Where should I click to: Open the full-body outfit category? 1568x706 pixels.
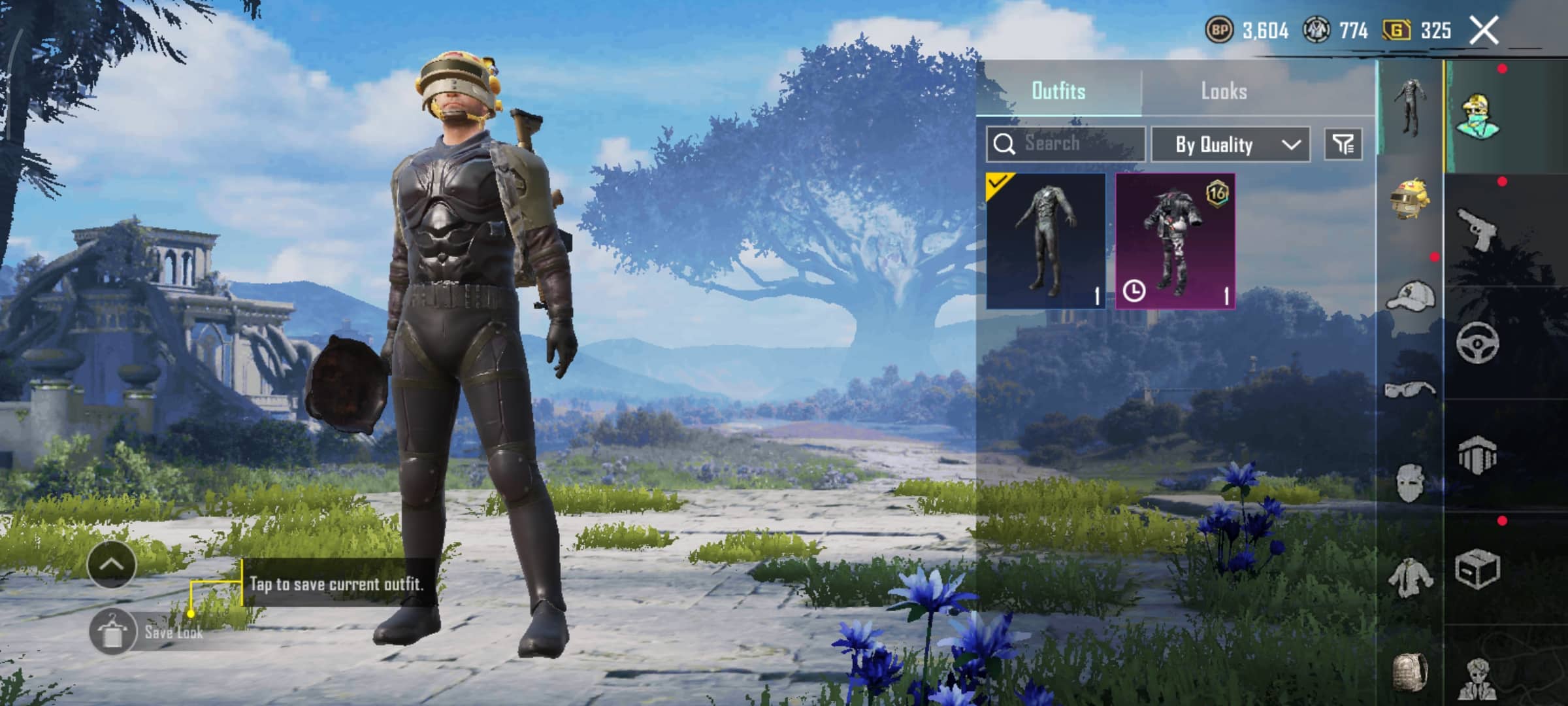[x=1409, y=108]
